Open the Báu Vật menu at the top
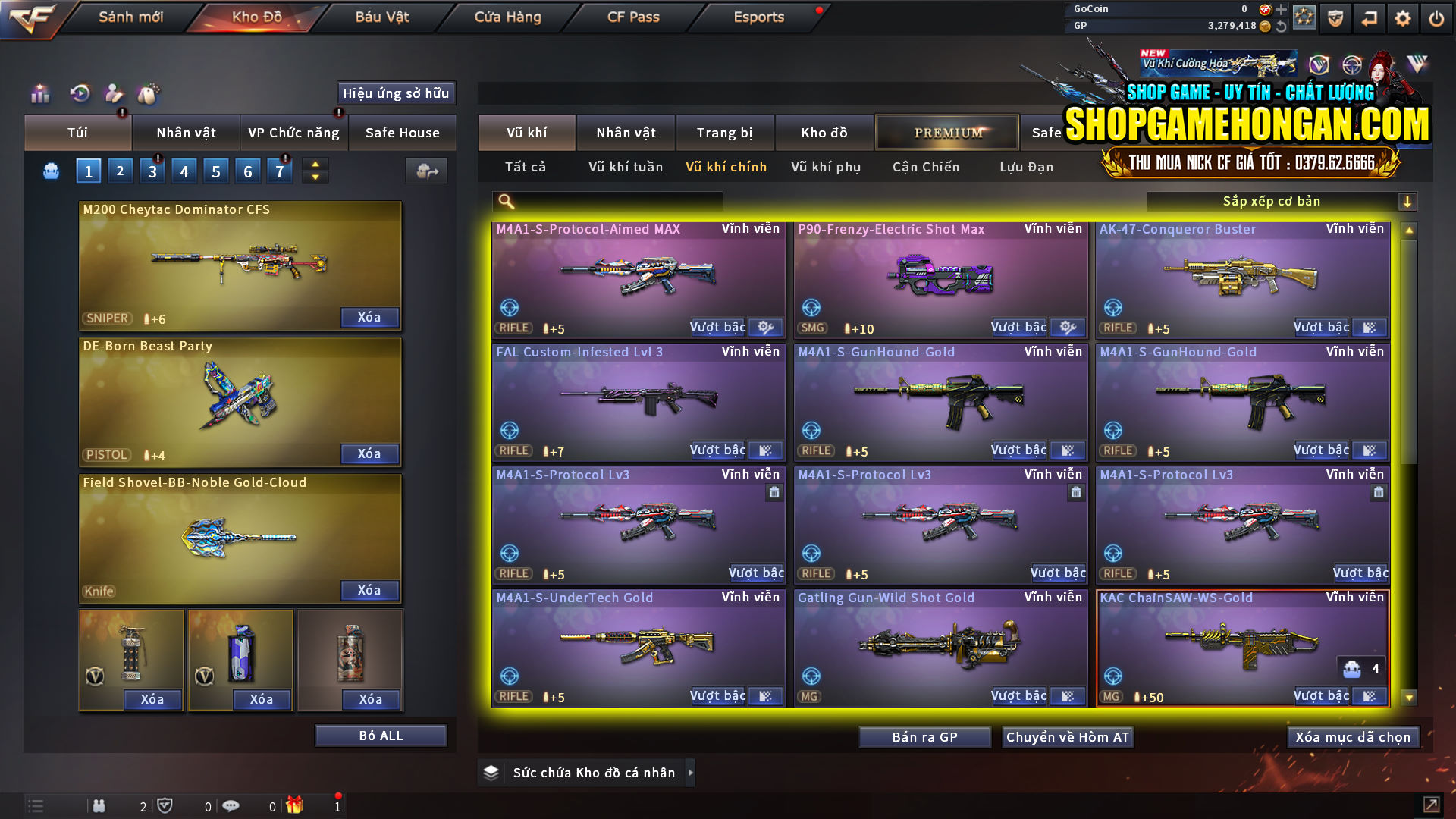 tap(381, 17)
